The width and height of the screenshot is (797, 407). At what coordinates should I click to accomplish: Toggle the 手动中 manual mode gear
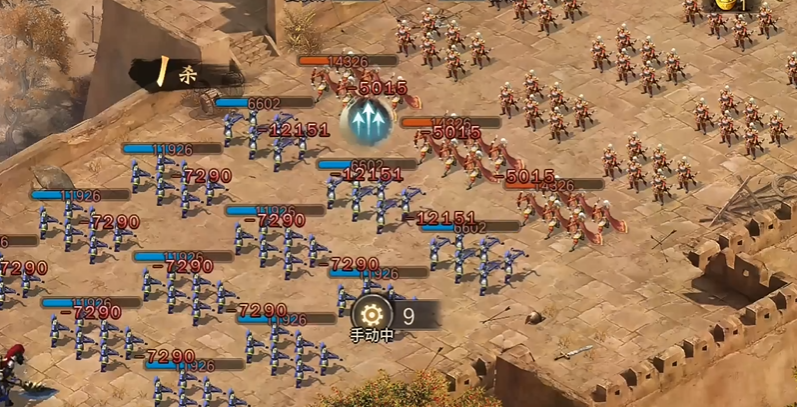372,313
